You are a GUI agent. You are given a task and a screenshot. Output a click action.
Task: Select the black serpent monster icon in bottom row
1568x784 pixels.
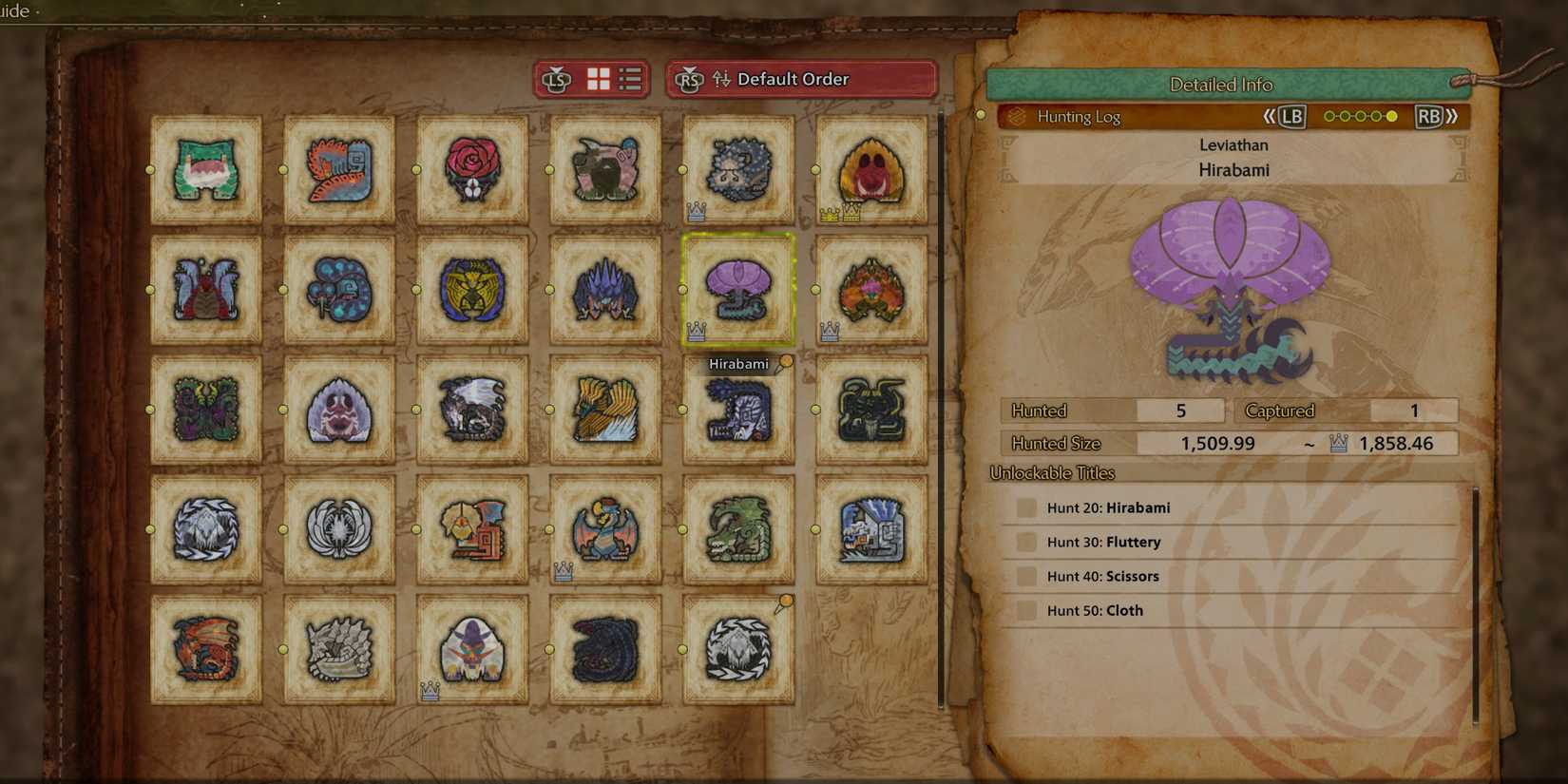[604, 651]
